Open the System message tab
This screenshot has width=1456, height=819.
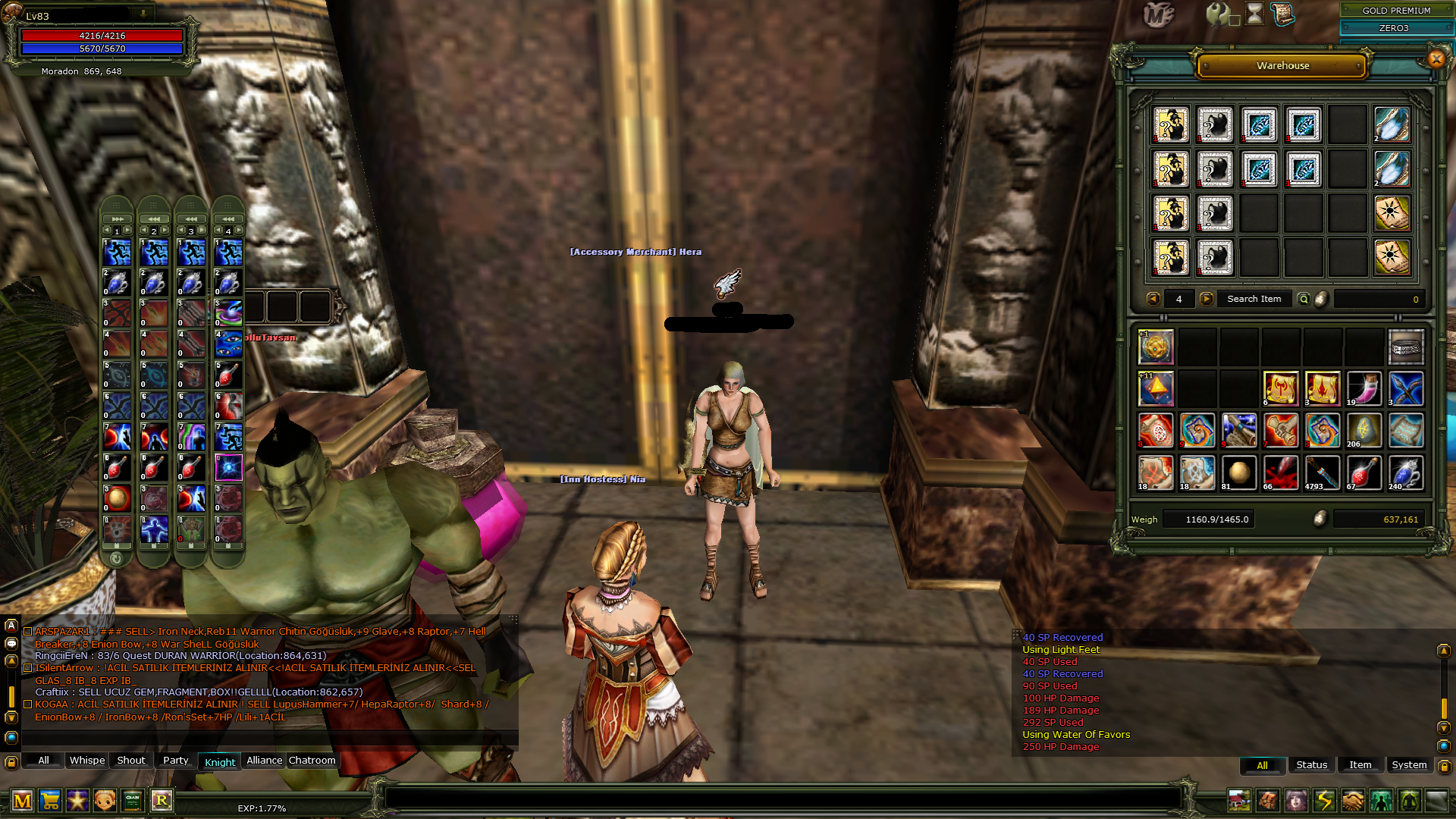(x=1409, y=765)
